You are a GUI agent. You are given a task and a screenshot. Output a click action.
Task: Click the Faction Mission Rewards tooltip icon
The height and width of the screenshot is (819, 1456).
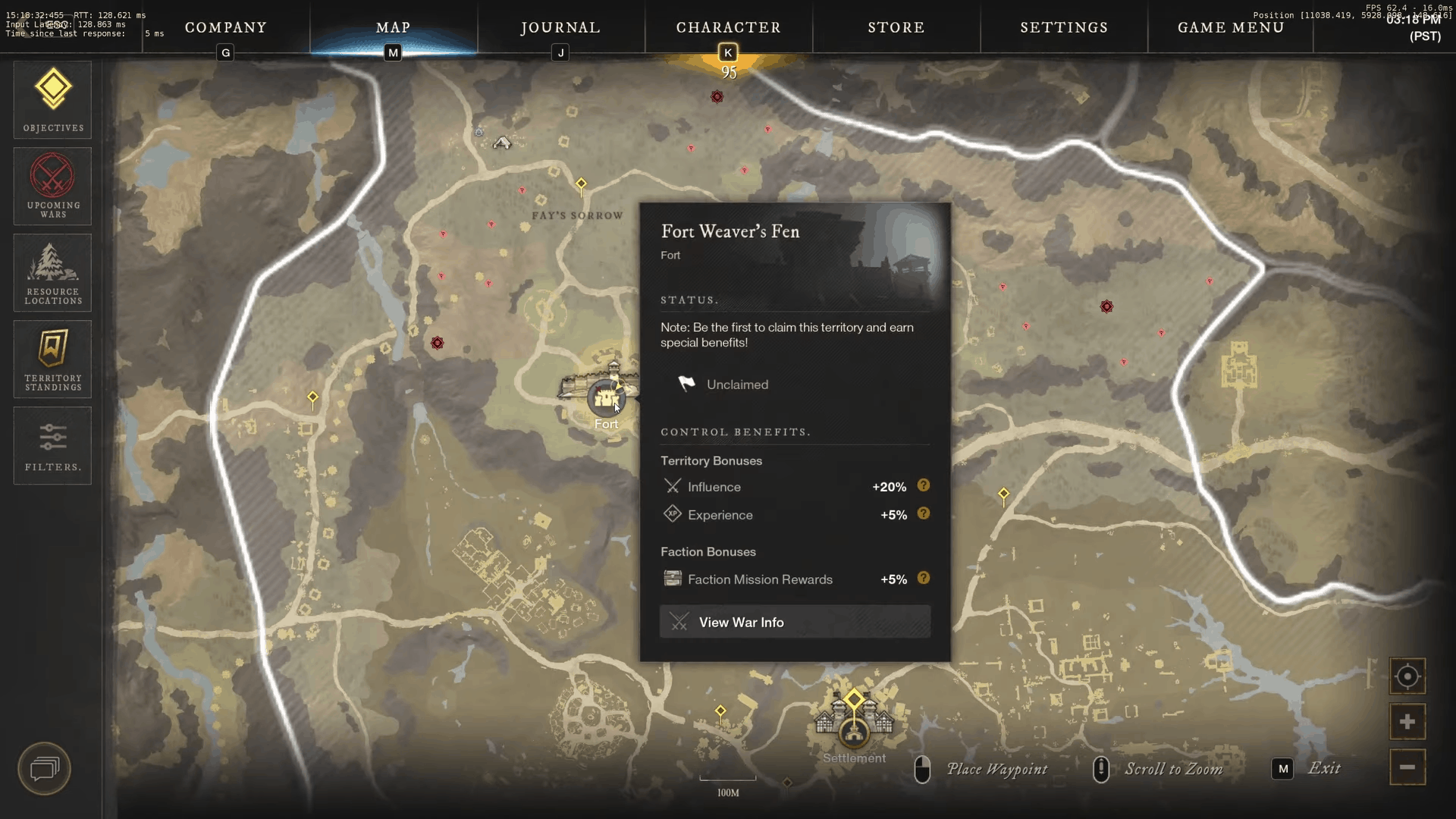pyautogui.click(x=924, y=578)
